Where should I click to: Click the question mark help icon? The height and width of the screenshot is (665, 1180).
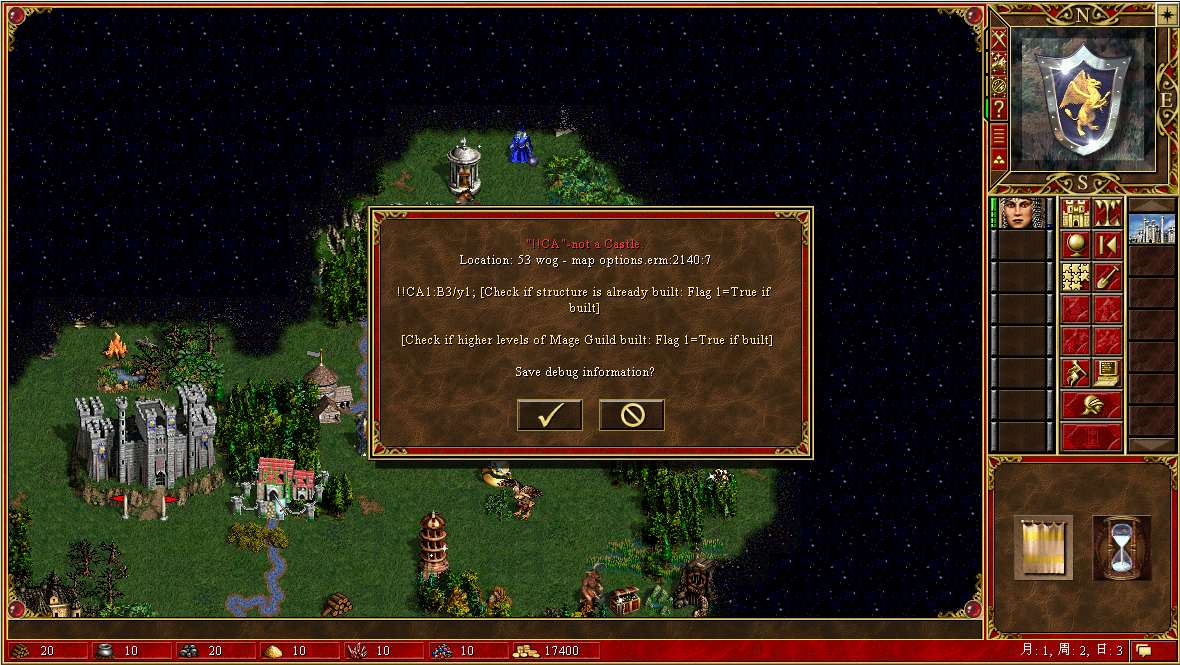[998, 109]
